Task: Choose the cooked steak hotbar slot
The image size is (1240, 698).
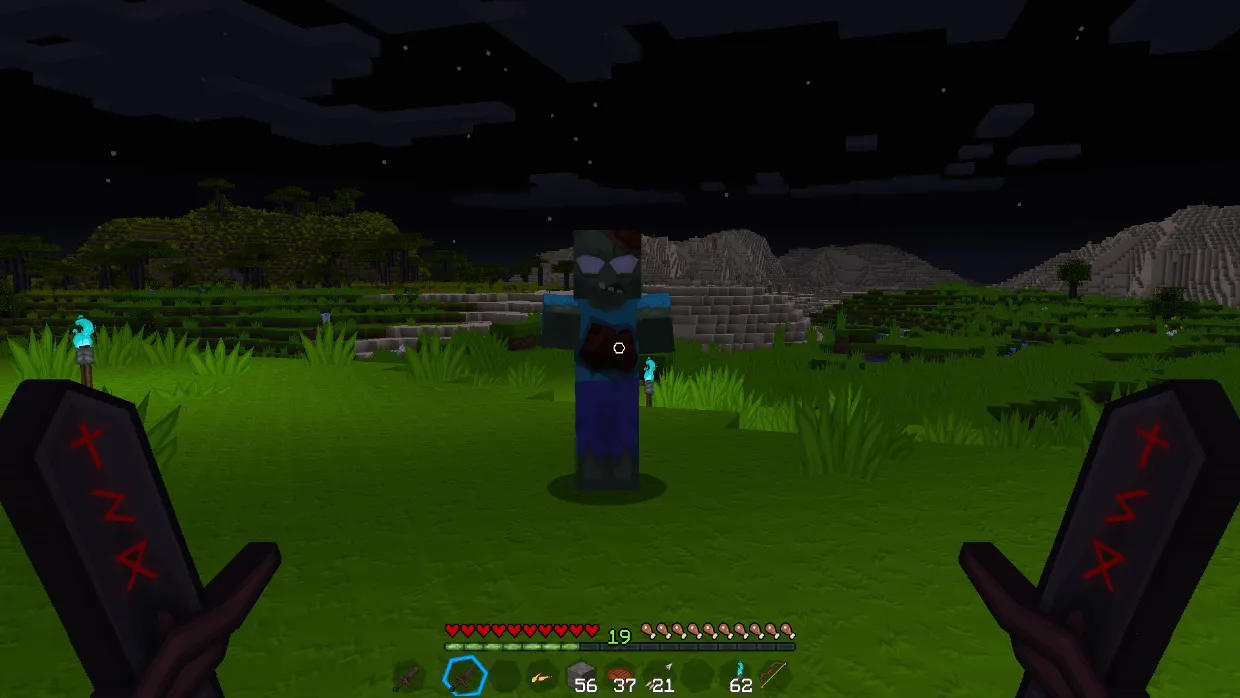Action: click(620, 677)
